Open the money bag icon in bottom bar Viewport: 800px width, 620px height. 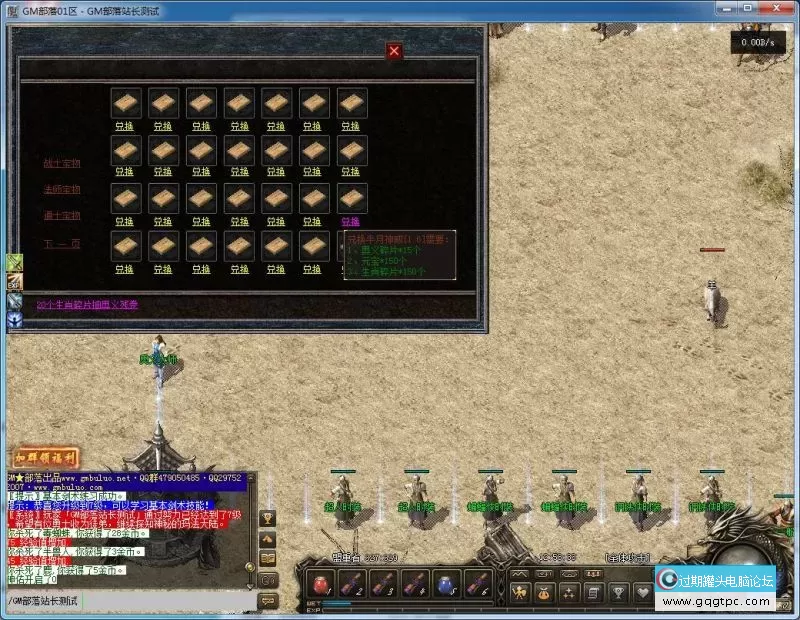[546, 593]
